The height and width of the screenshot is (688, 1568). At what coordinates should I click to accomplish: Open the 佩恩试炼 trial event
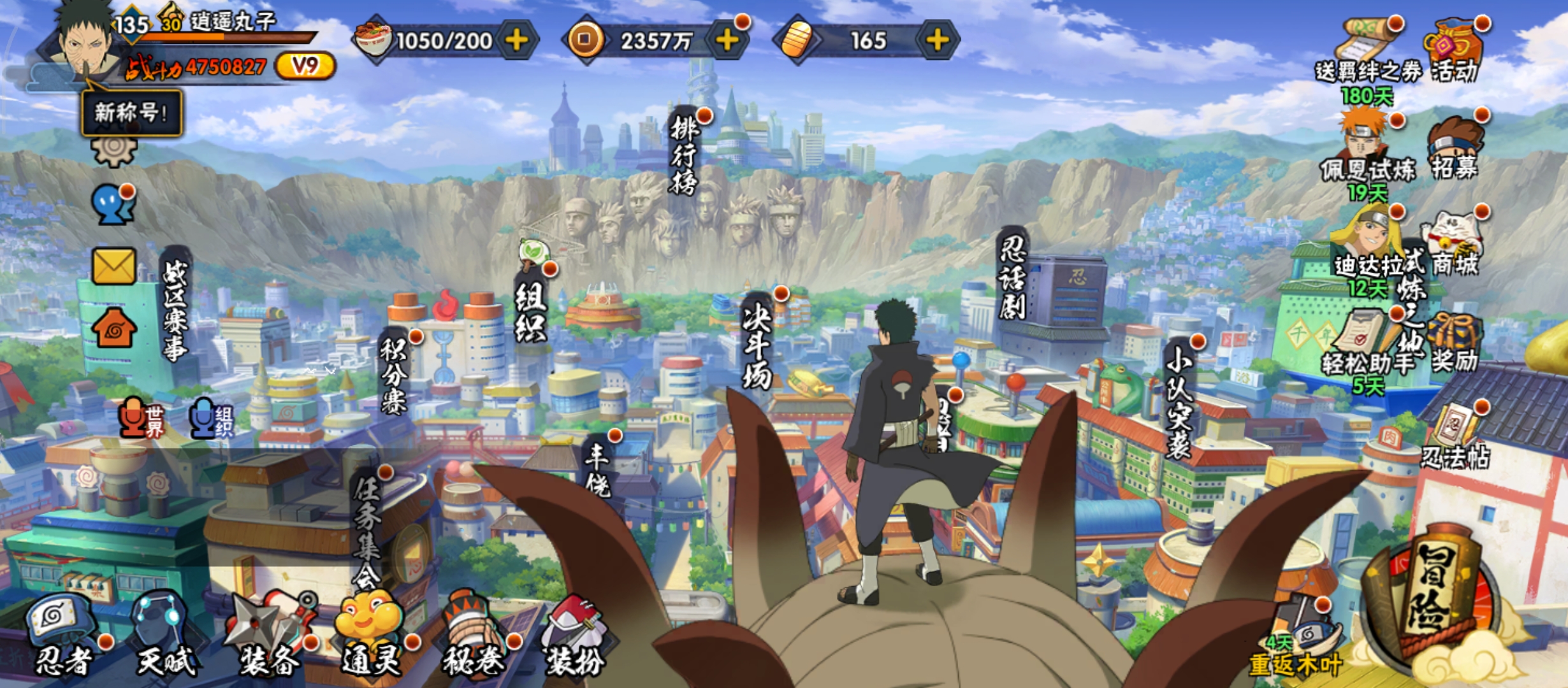pos(1366,150)
